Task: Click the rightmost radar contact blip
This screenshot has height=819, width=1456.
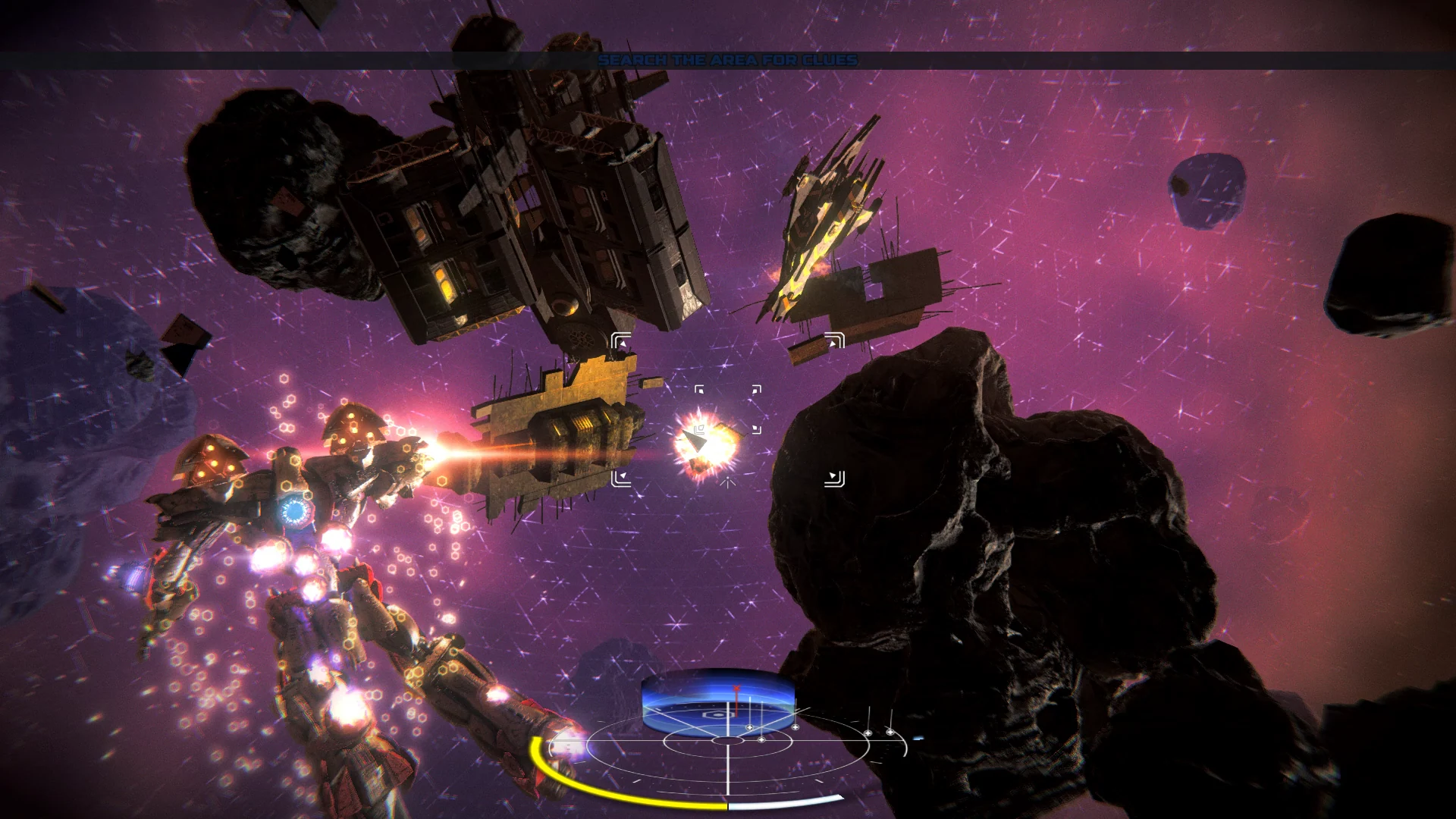Action: [x=890, y=732]
